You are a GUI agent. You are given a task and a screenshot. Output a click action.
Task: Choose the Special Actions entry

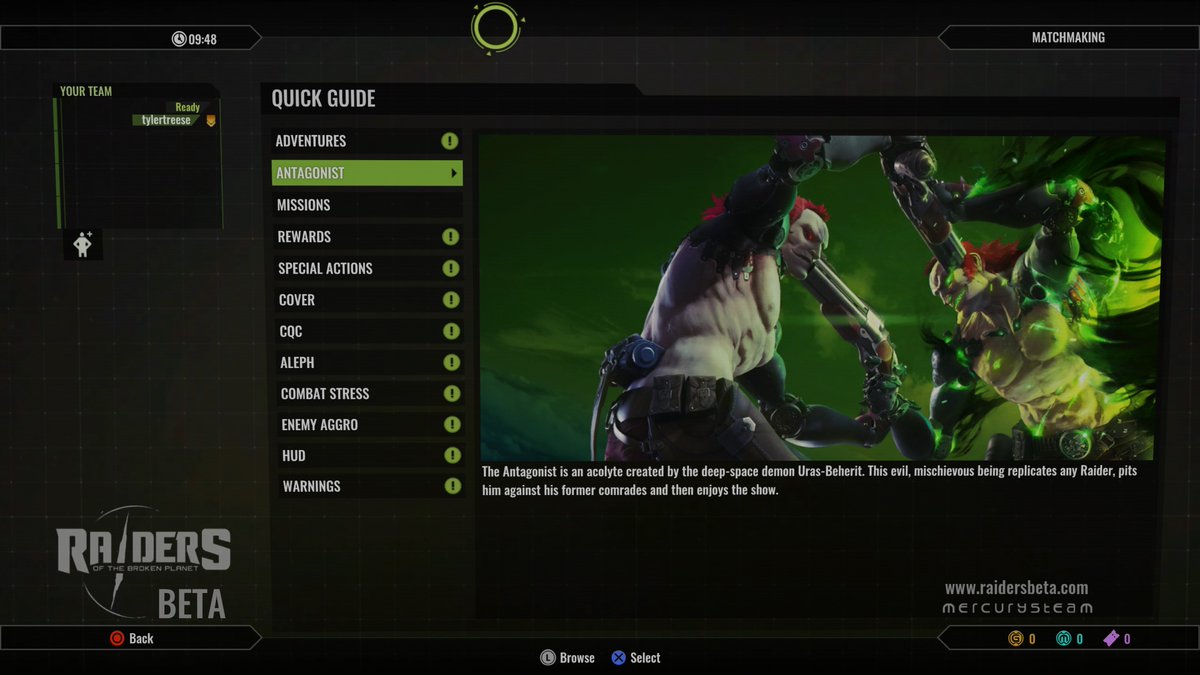click(366, 268)
